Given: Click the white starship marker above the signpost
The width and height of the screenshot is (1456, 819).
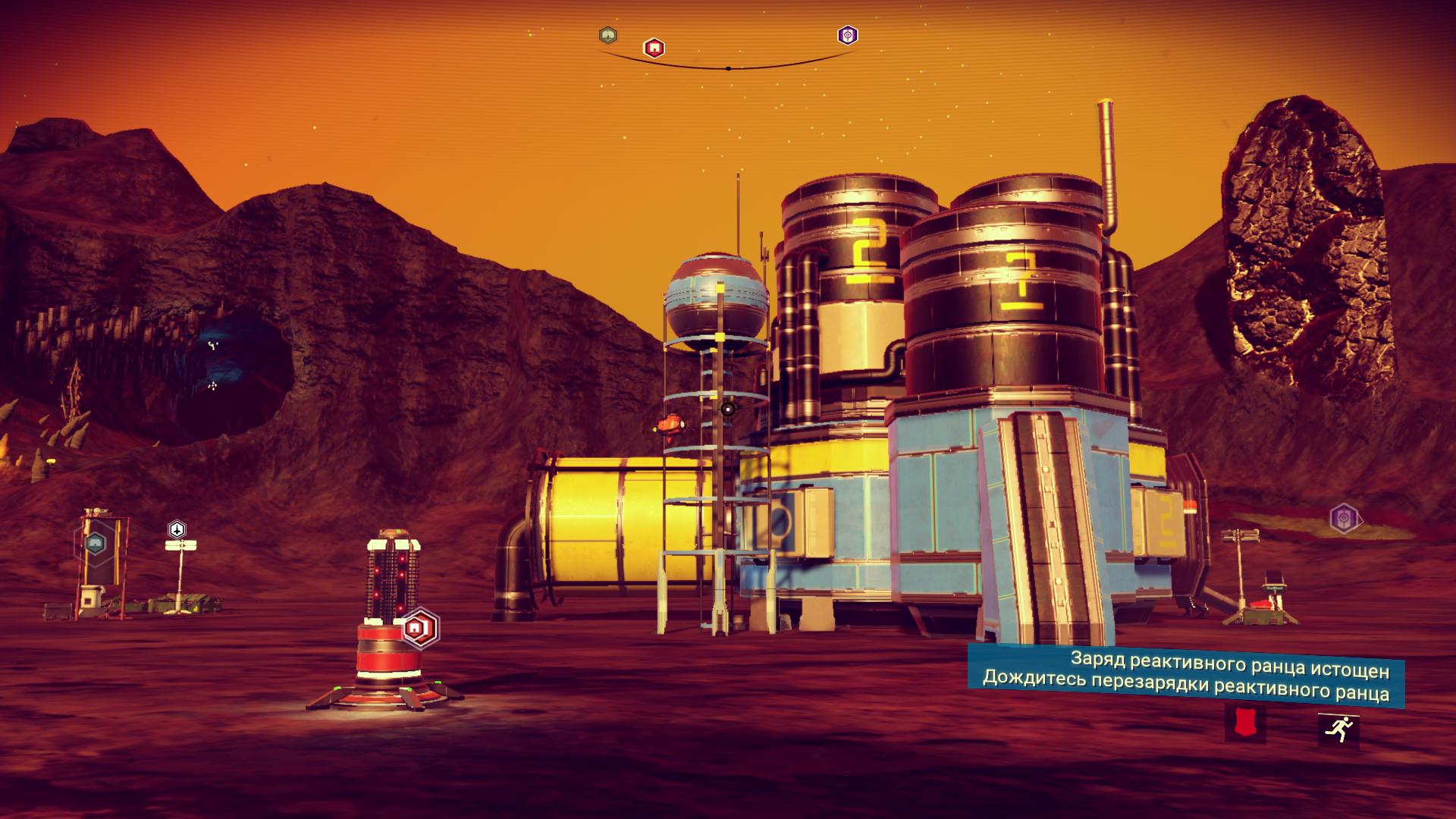Looking at the screenshot, I should pyautogui.click(x=177, y=529).
